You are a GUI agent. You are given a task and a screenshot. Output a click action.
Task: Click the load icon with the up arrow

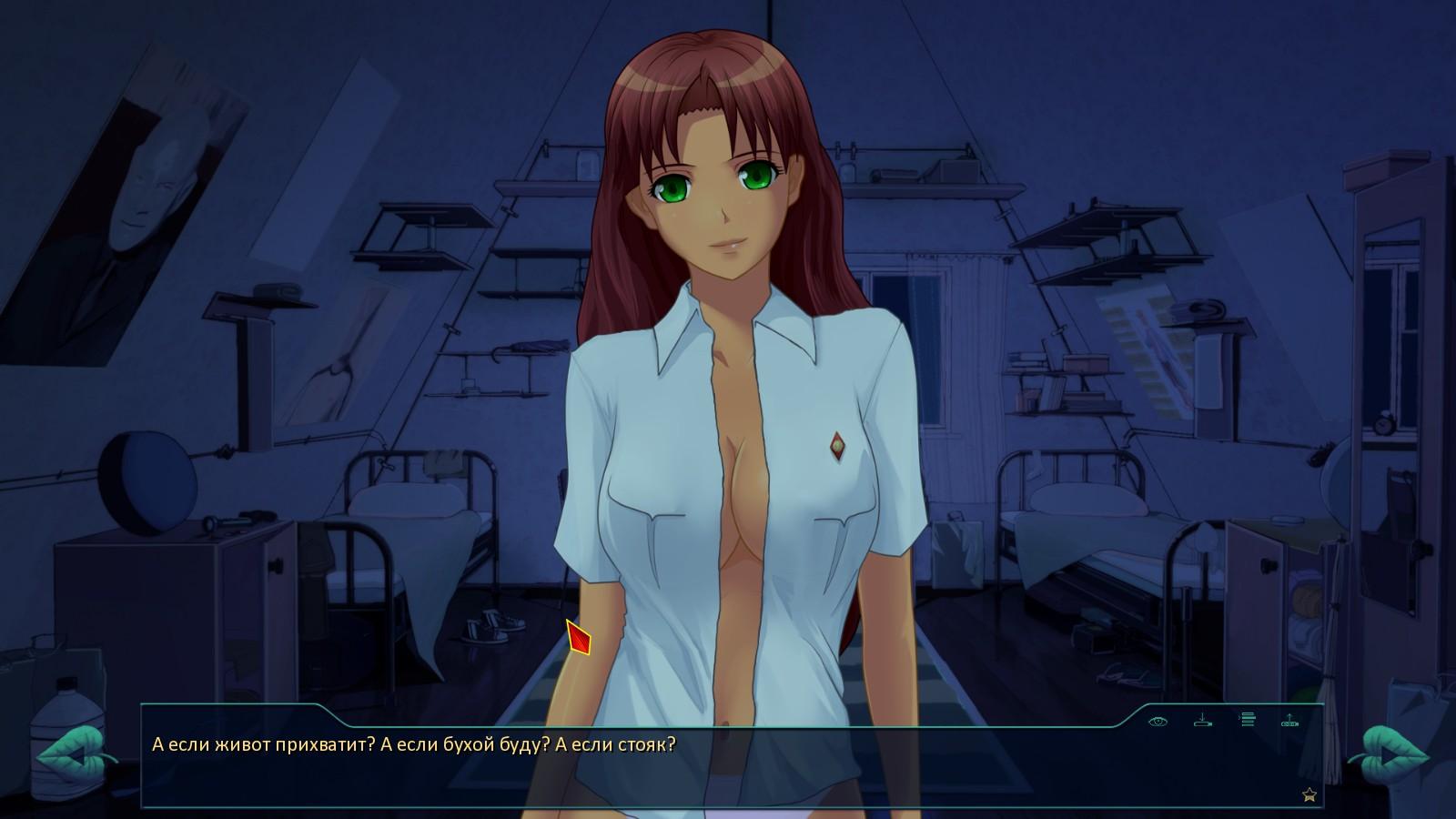(x=1289, y=720)
